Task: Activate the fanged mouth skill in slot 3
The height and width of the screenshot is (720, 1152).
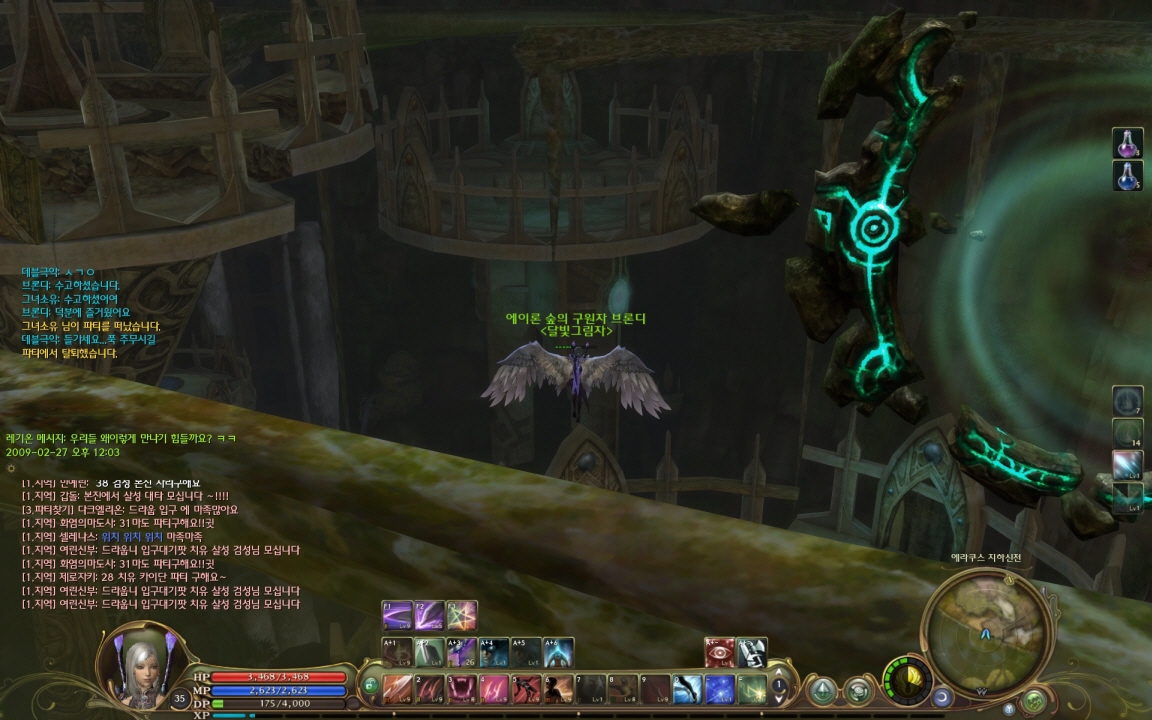Action: point(462,688)
